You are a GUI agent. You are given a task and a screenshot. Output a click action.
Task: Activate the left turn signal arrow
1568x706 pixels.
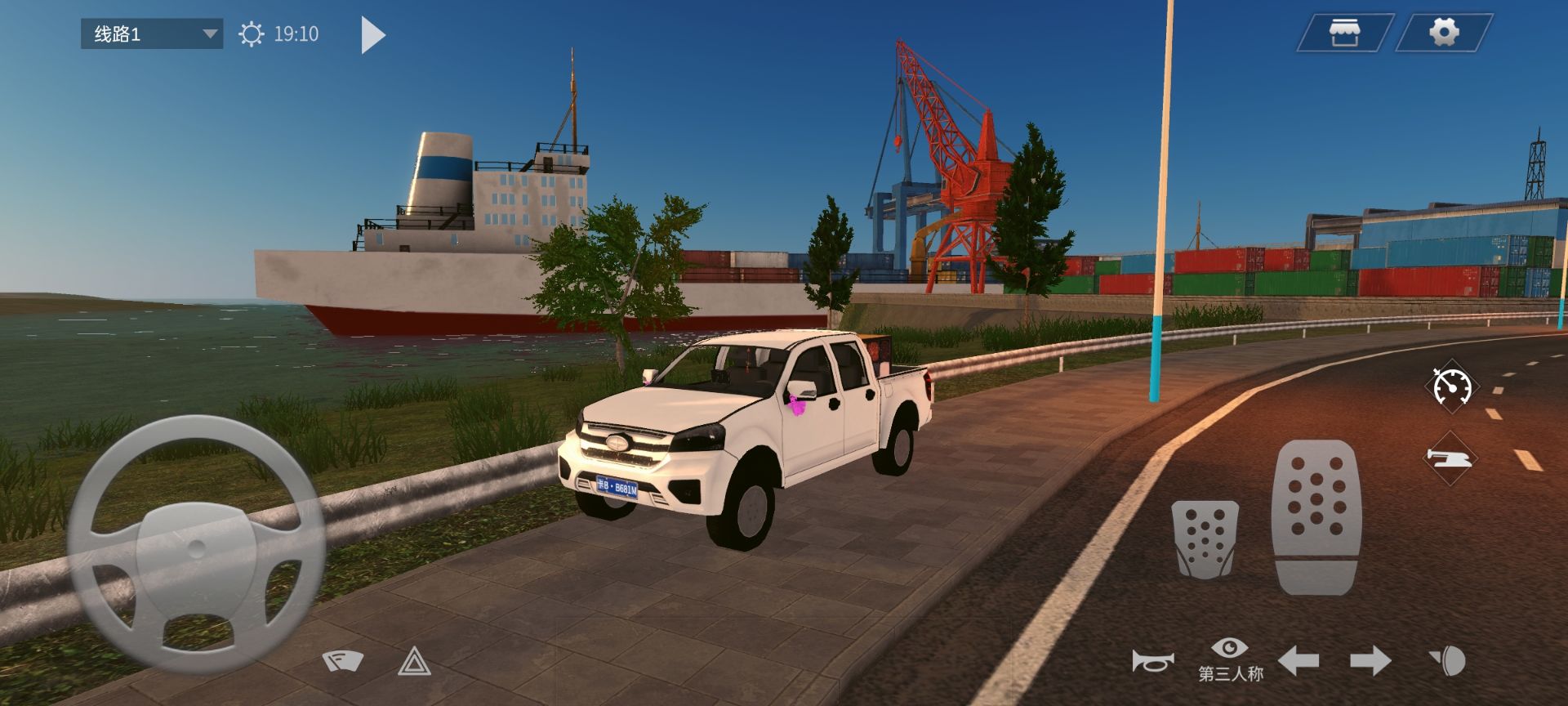tap(1298, 660)
